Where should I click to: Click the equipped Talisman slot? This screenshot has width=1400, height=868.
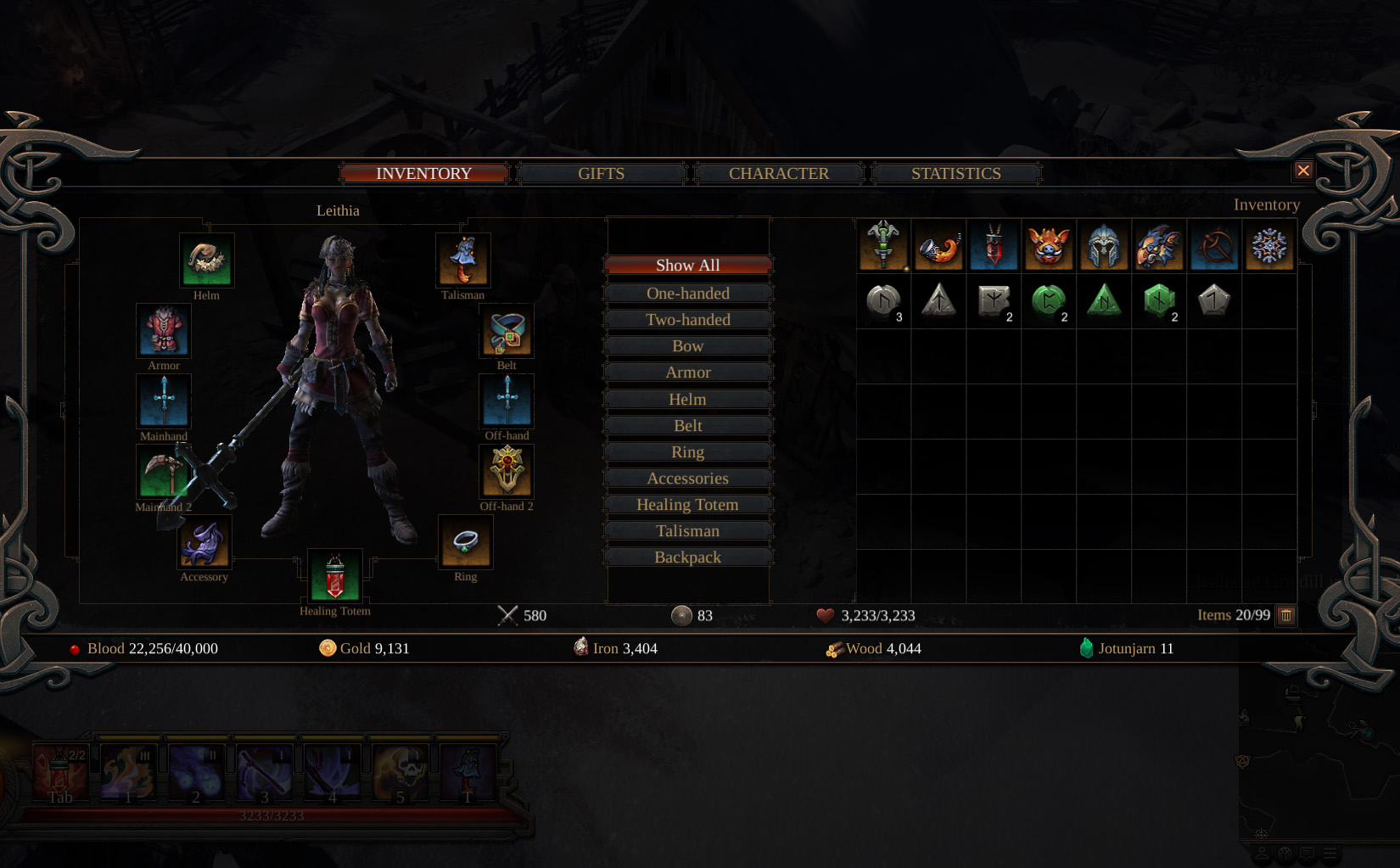[463, 261]
